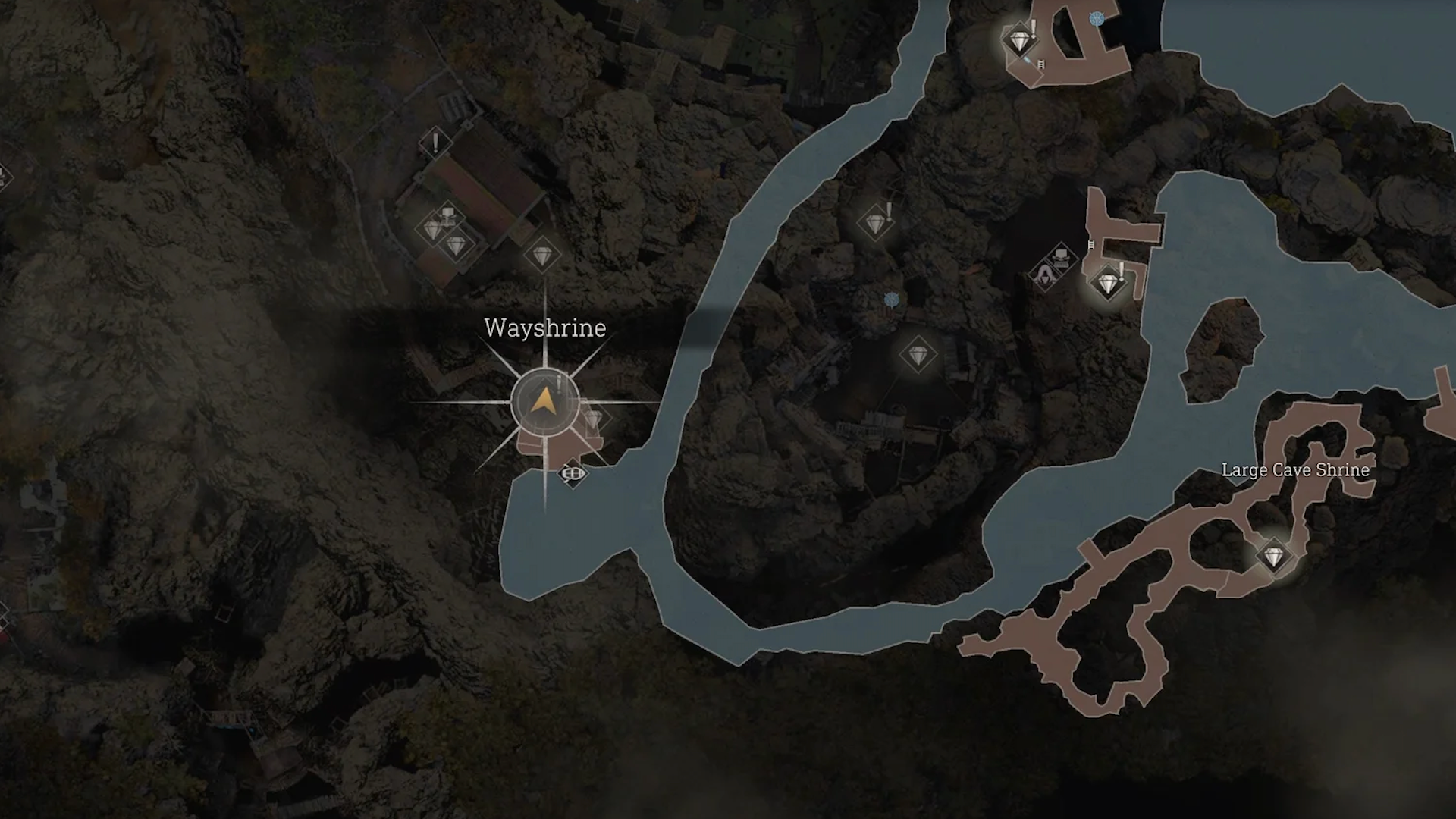The height and width of the screenshot is (819, 1456).
Task: Click the blue snowflake orb at top-right pier
Action: click(x=1097, y=18)
